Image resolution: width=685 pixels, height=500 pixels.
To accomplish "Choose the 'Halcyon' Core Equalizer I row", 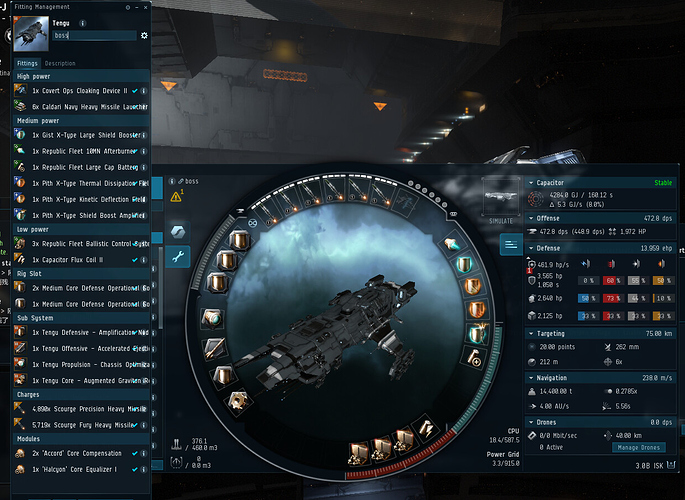I will [82, 468].
